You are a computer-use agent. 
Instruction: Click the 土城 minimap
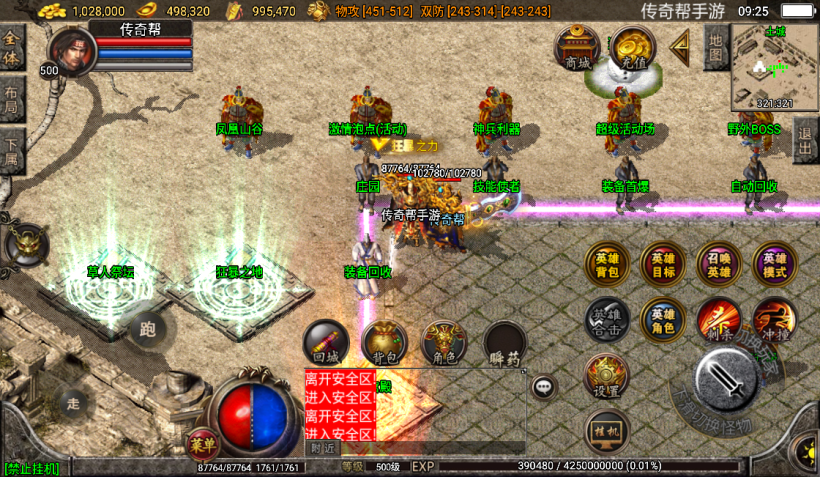pyautogui.click(x=774, y=66)
